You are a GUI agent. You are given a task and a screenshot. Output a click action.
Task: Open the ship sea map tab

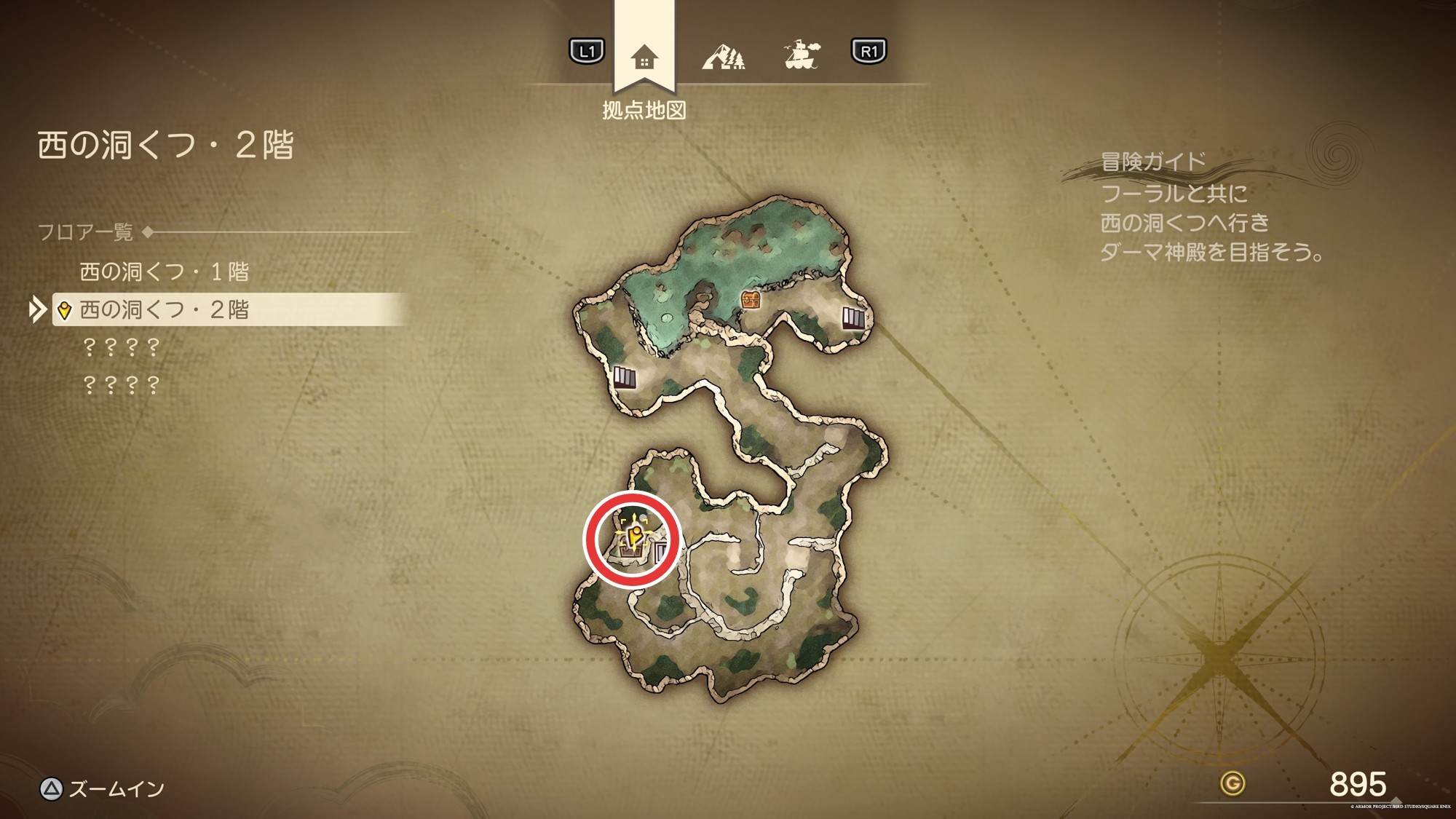pyautogui.click(x=802, y=55)
